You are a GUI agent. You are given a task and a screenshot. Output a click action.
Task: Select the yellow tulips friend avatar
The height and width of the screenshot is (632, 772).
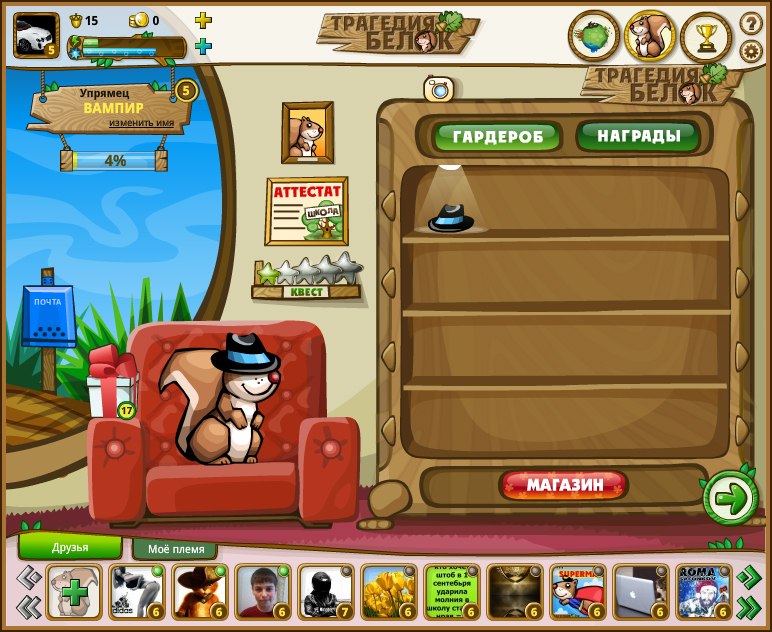pyautogui.click(x=389, y=592)
